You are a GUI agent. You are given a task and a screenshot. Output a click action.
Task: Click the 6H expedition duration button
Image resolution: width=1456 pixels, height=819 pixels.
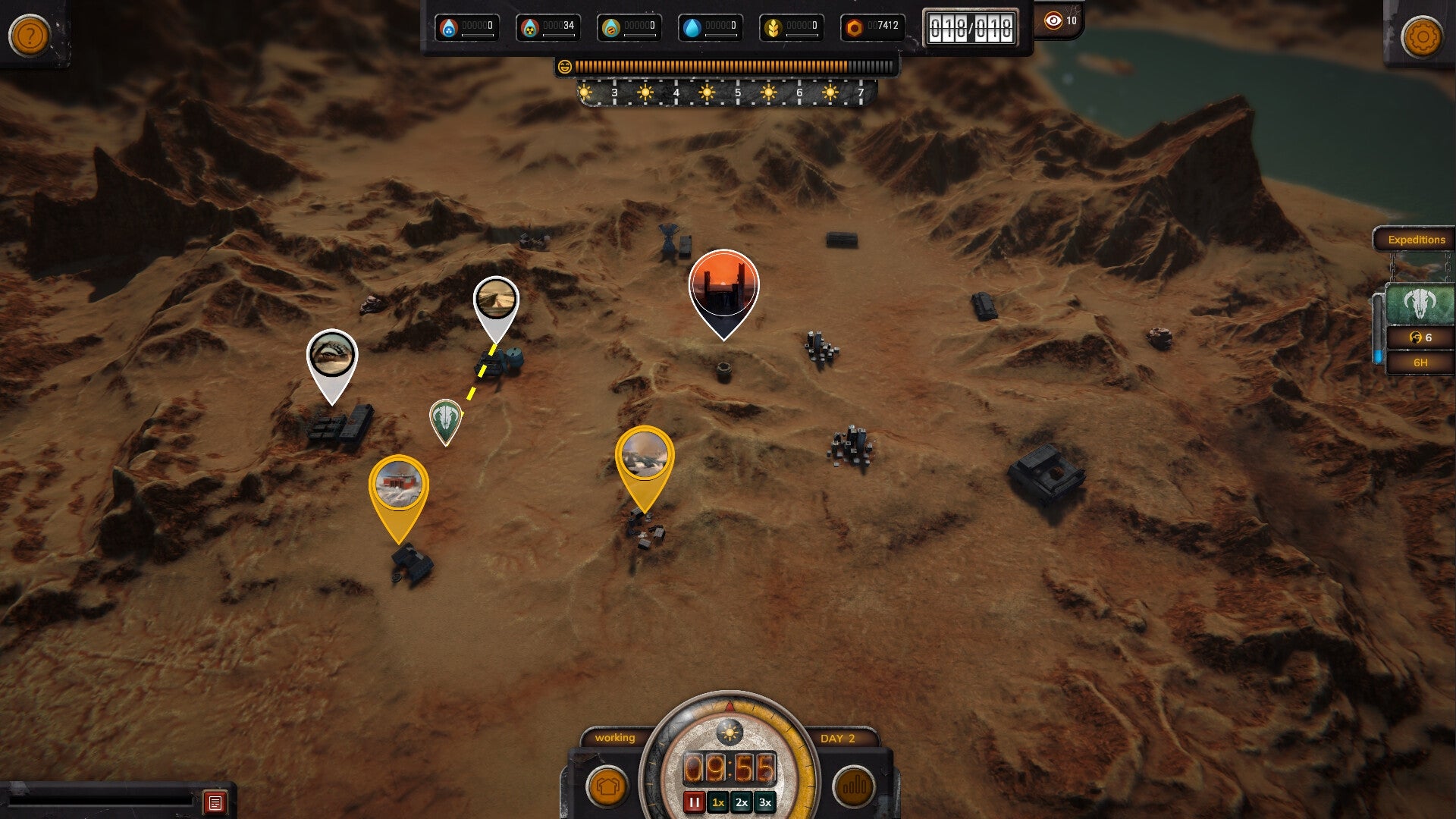point(1420,362)
